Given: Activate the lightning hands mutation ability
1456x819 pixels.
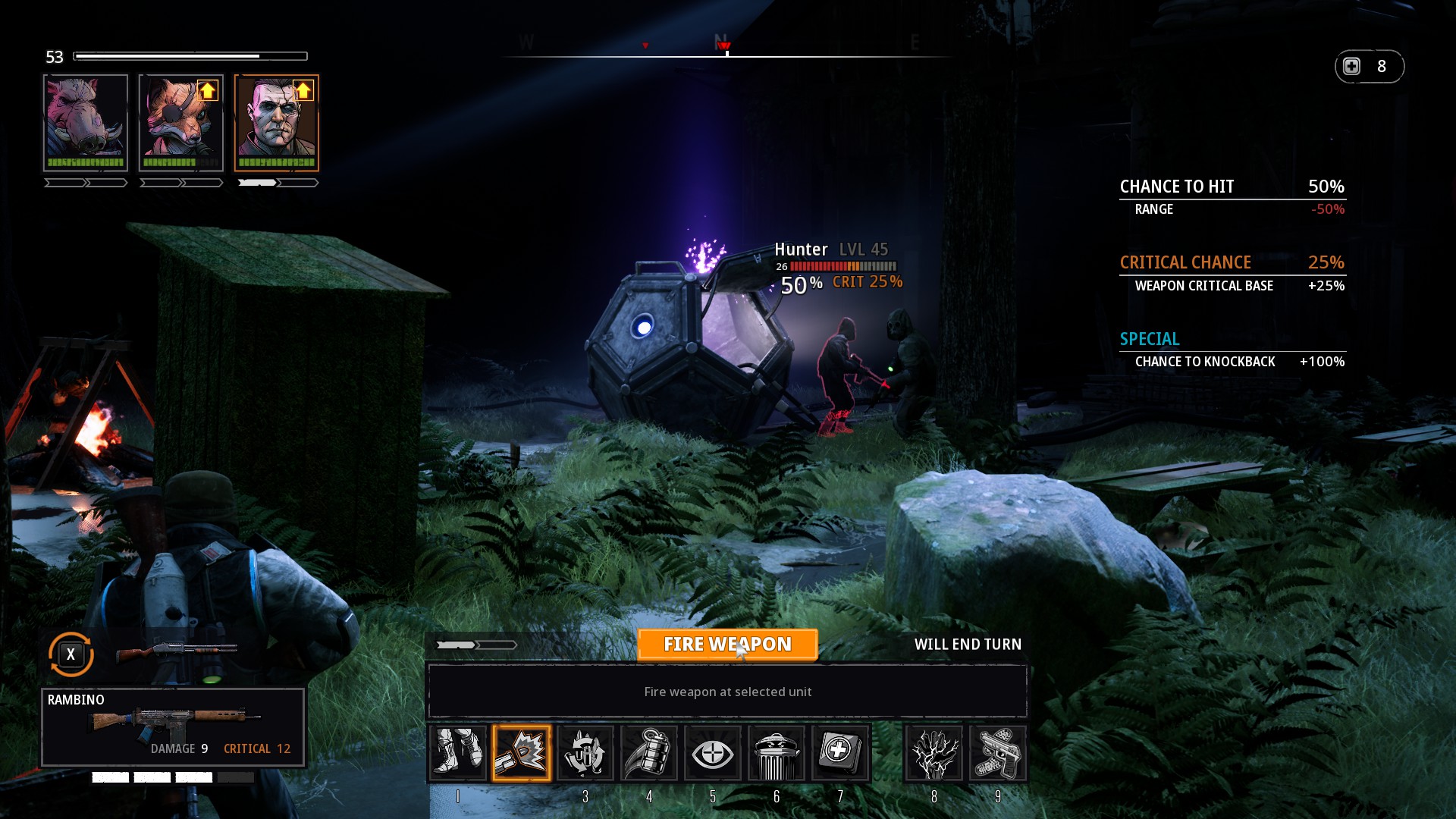Looking at the screenshot, I should pos(934,753).
